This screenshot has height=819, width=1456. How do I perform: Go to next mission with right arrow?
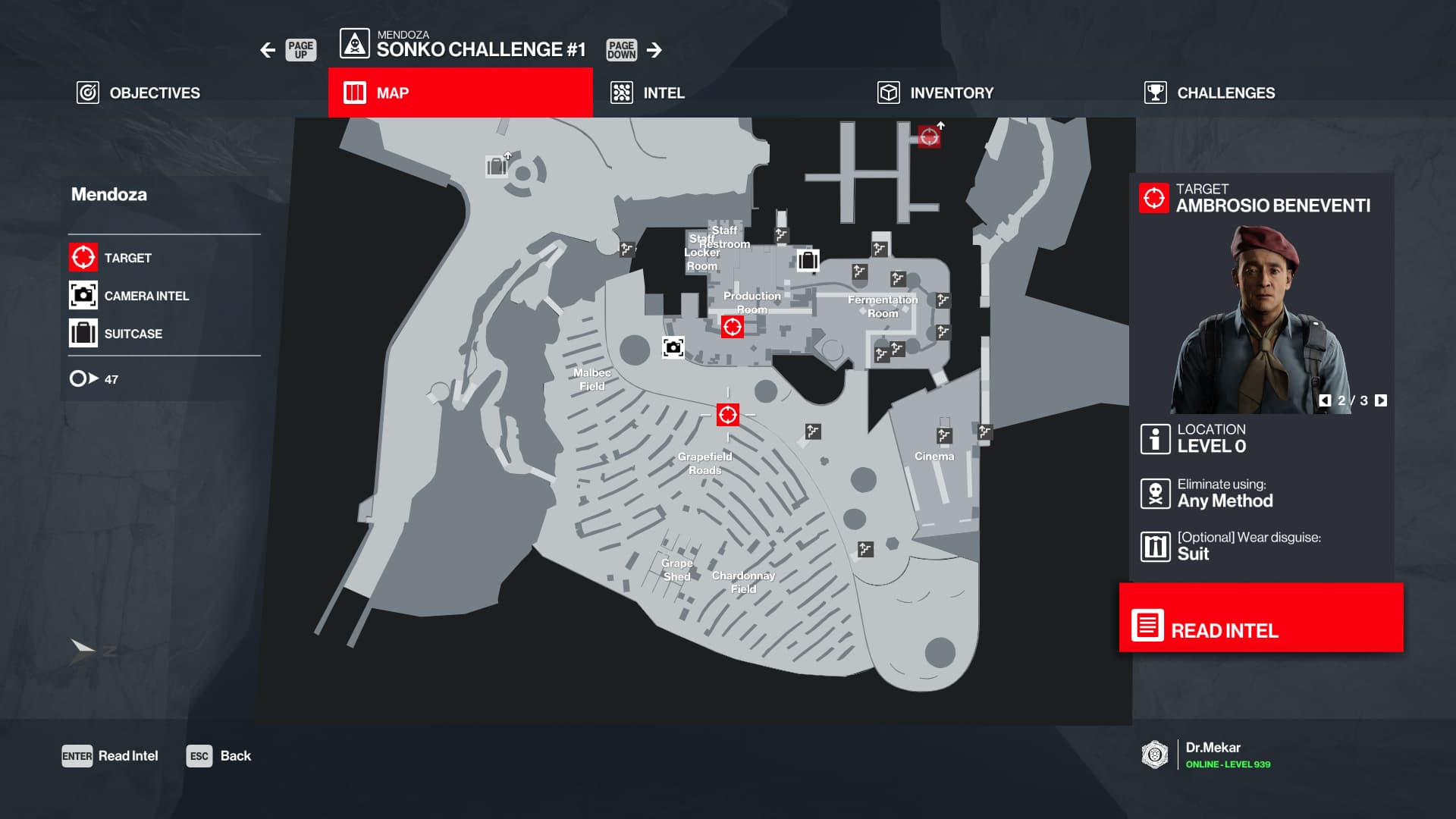tap(654, 50)
